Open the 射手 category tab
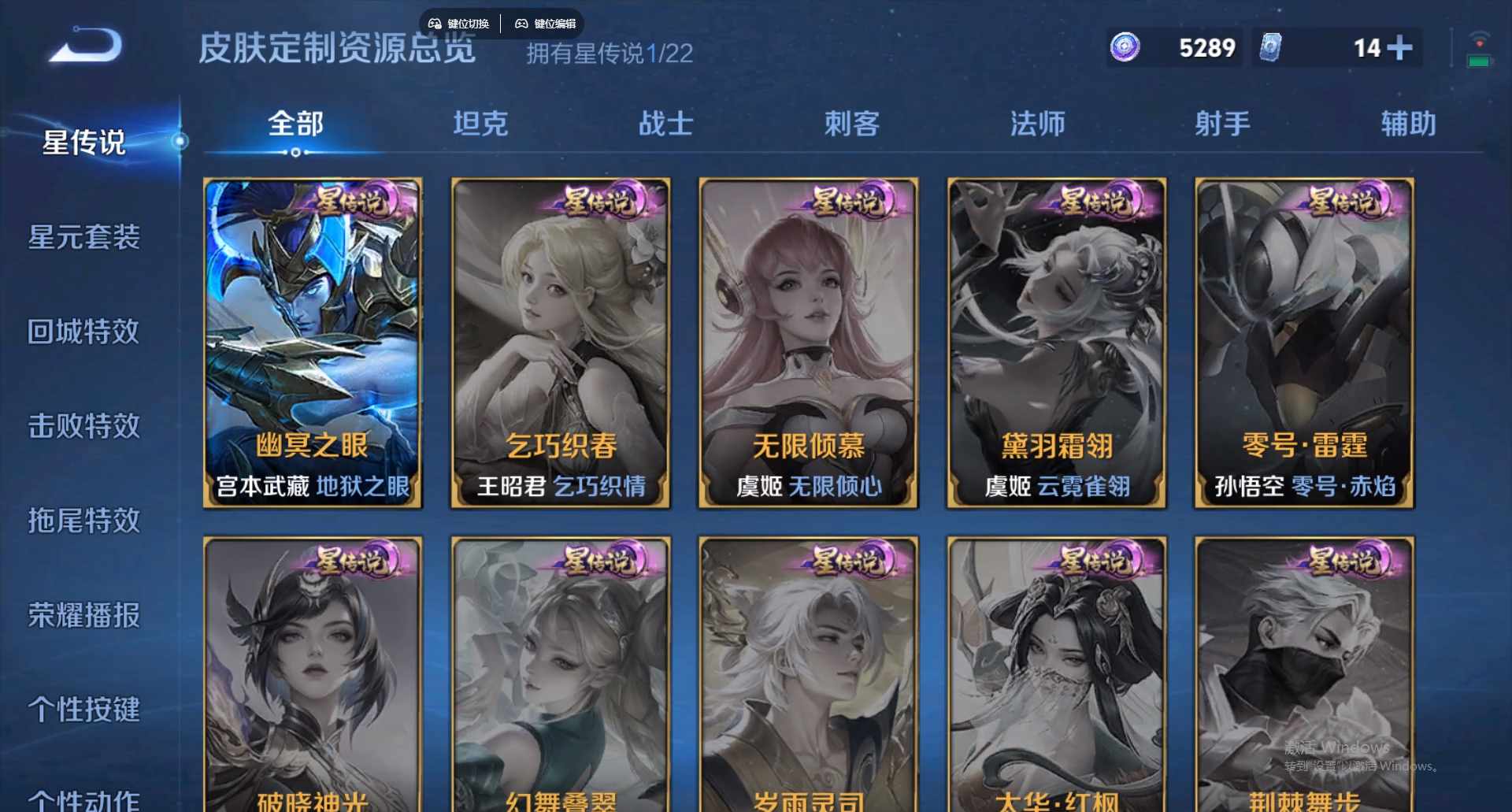 click(x=1222, y=124)
